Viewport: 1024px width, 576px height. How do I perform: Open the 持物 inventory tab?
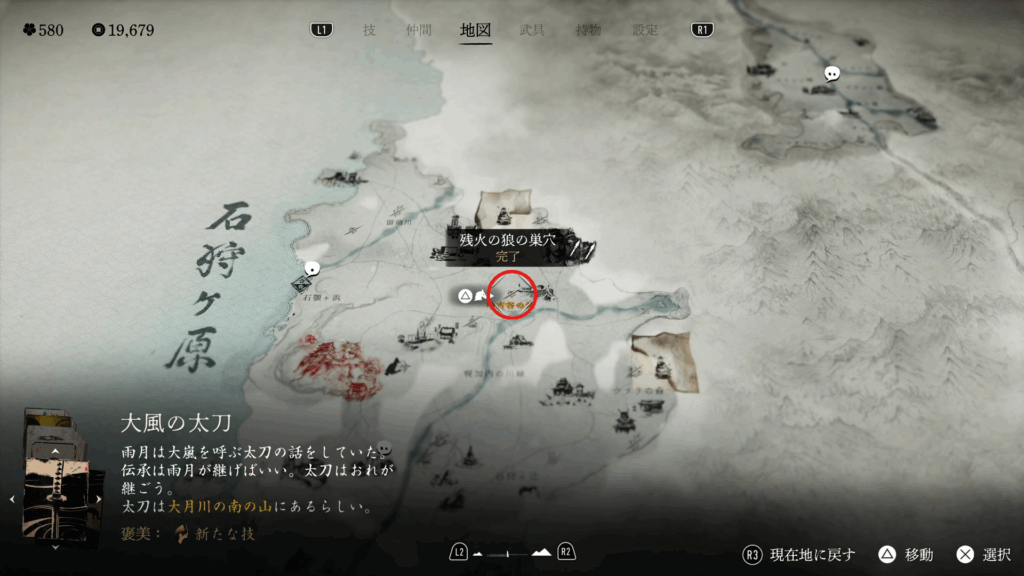pyautogui.click(x=588, y=30)
